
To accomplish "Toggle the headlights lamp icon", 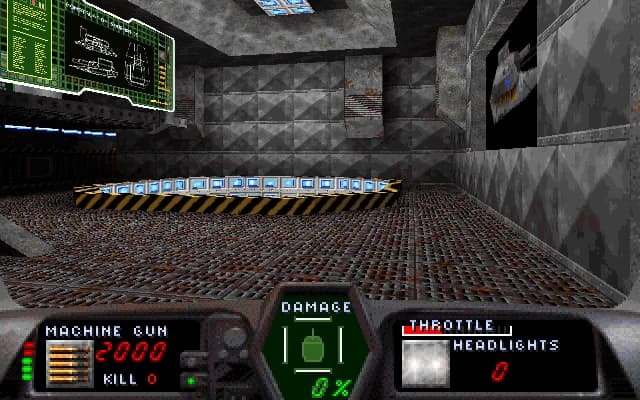I will tap(426, 364).
